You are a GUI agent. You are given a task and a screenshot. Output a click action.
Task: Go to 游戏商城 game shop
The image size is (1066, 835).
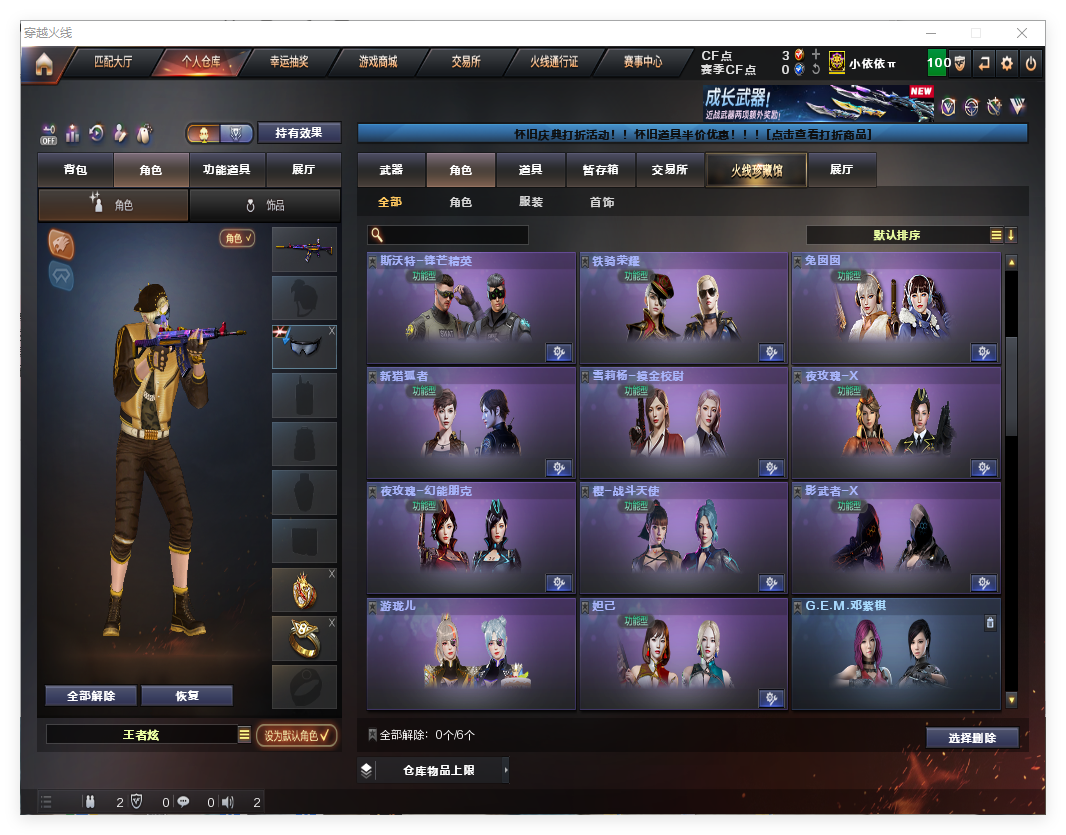point(378,62)
